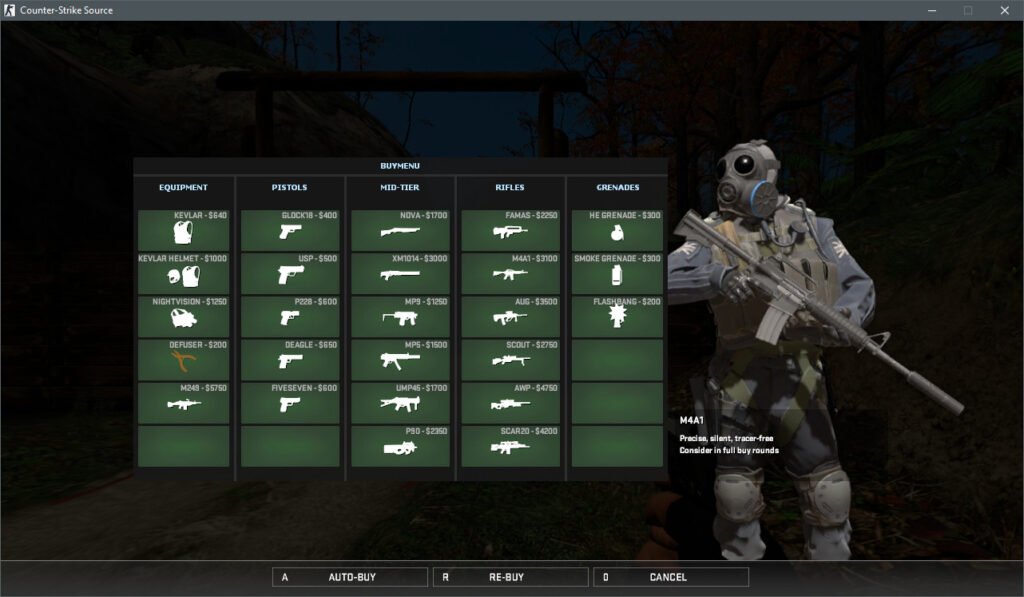This screenshot has width=1024, height=597.
Task: Close the Counter-Strike Source window
Action: point(1004,10)
